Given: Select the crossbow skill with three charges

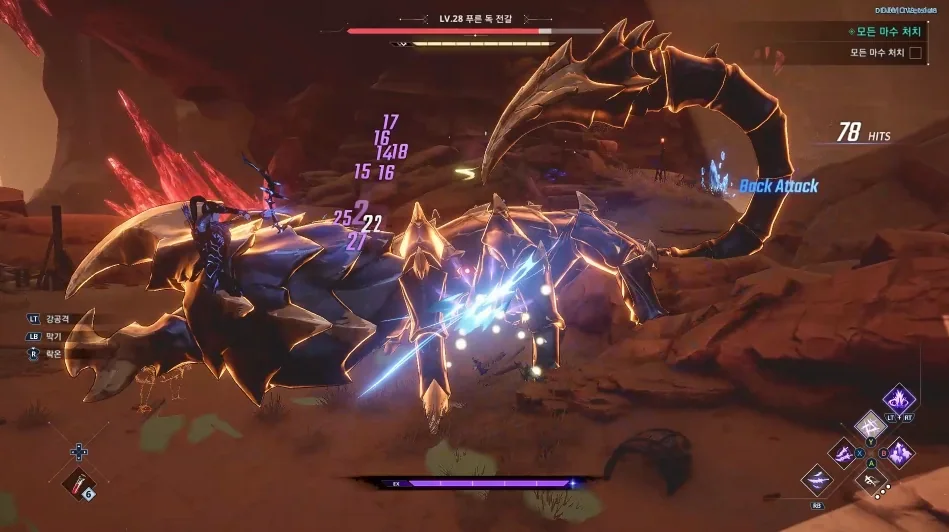Looking at the screenshot, I should click(872, 482).
